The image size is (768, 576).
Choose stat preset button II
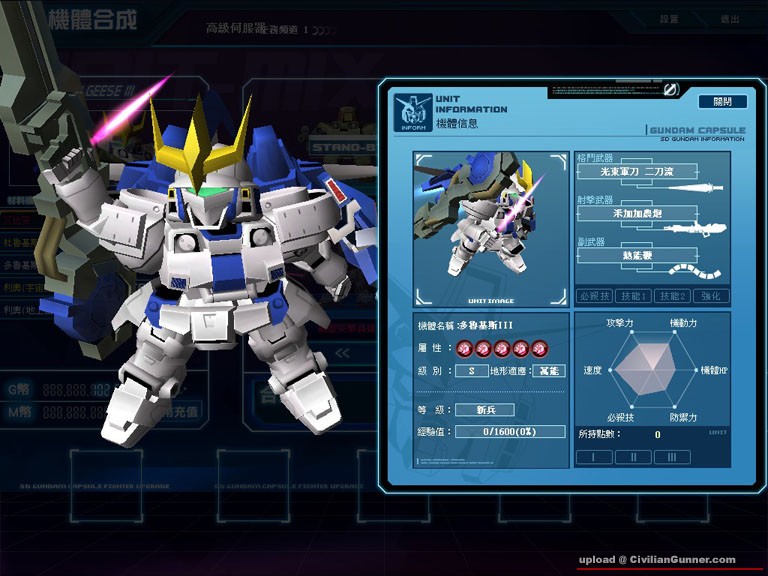[x=633, y=456]
